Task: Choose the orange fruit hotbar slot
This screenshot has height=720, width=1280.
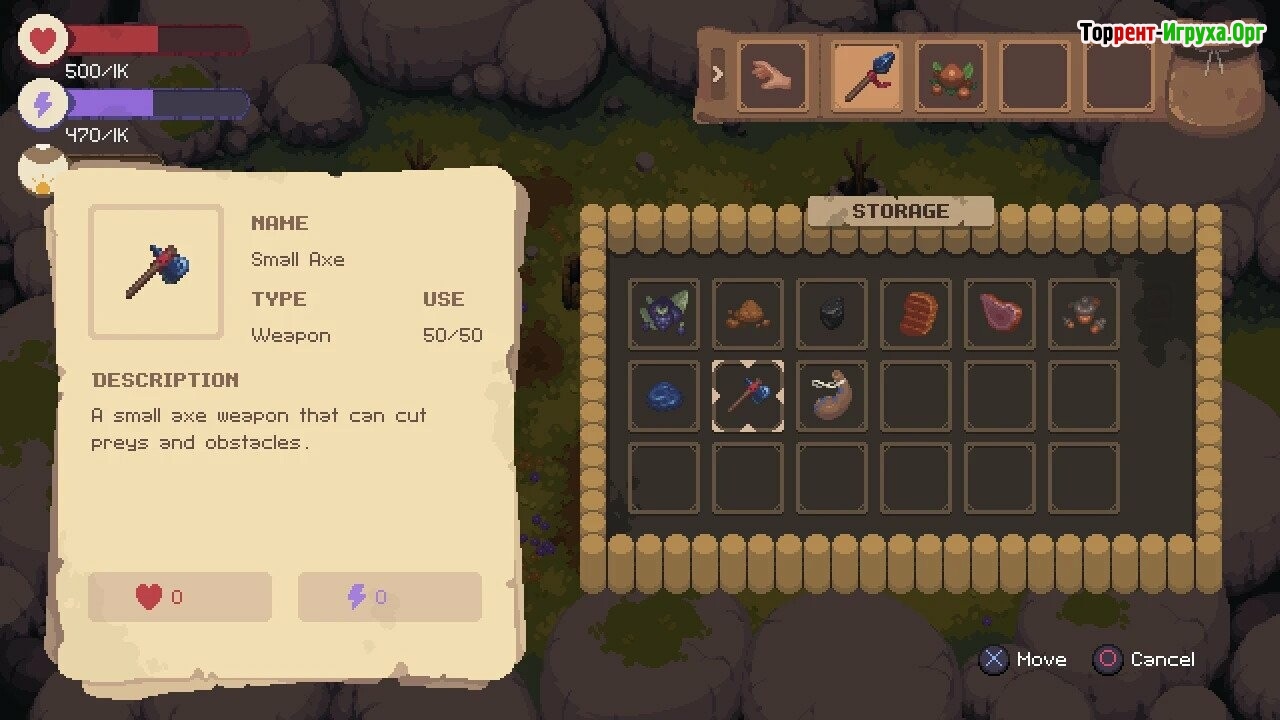Action: coord(951,76)
